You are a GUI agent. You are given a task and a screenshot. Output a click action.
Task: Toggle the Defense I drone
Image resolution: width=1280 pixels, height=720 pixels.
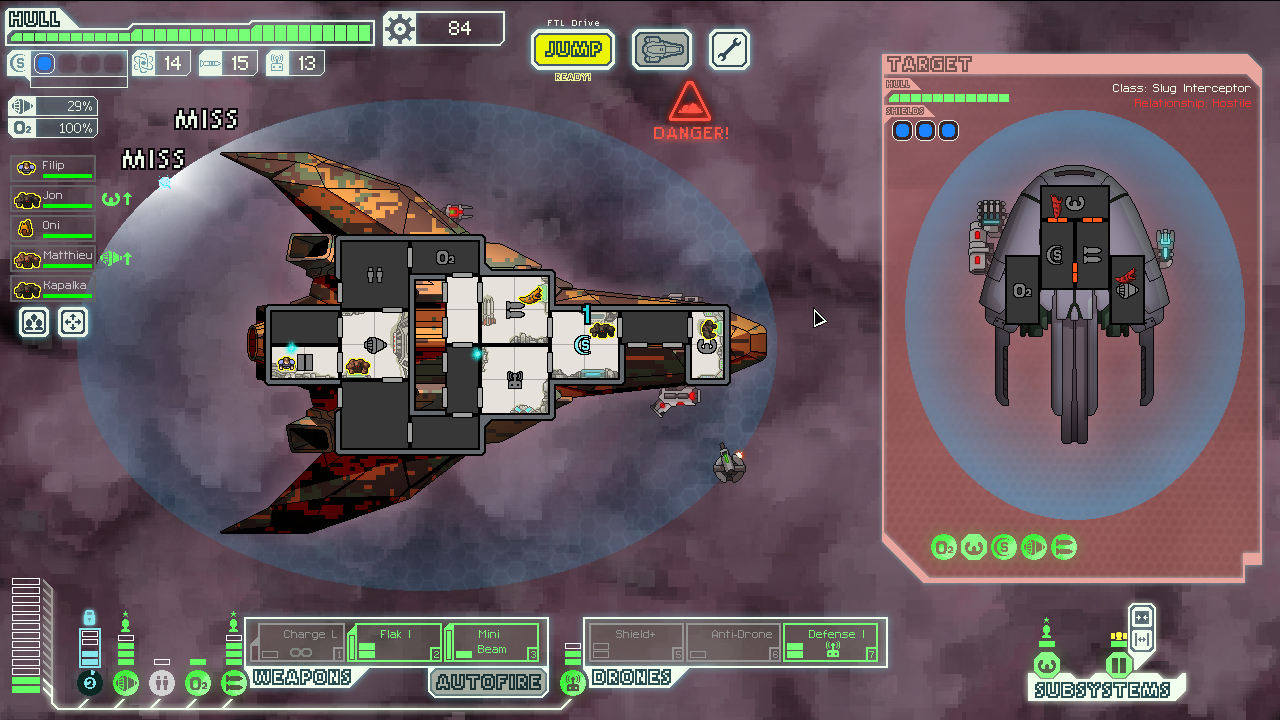830,642
